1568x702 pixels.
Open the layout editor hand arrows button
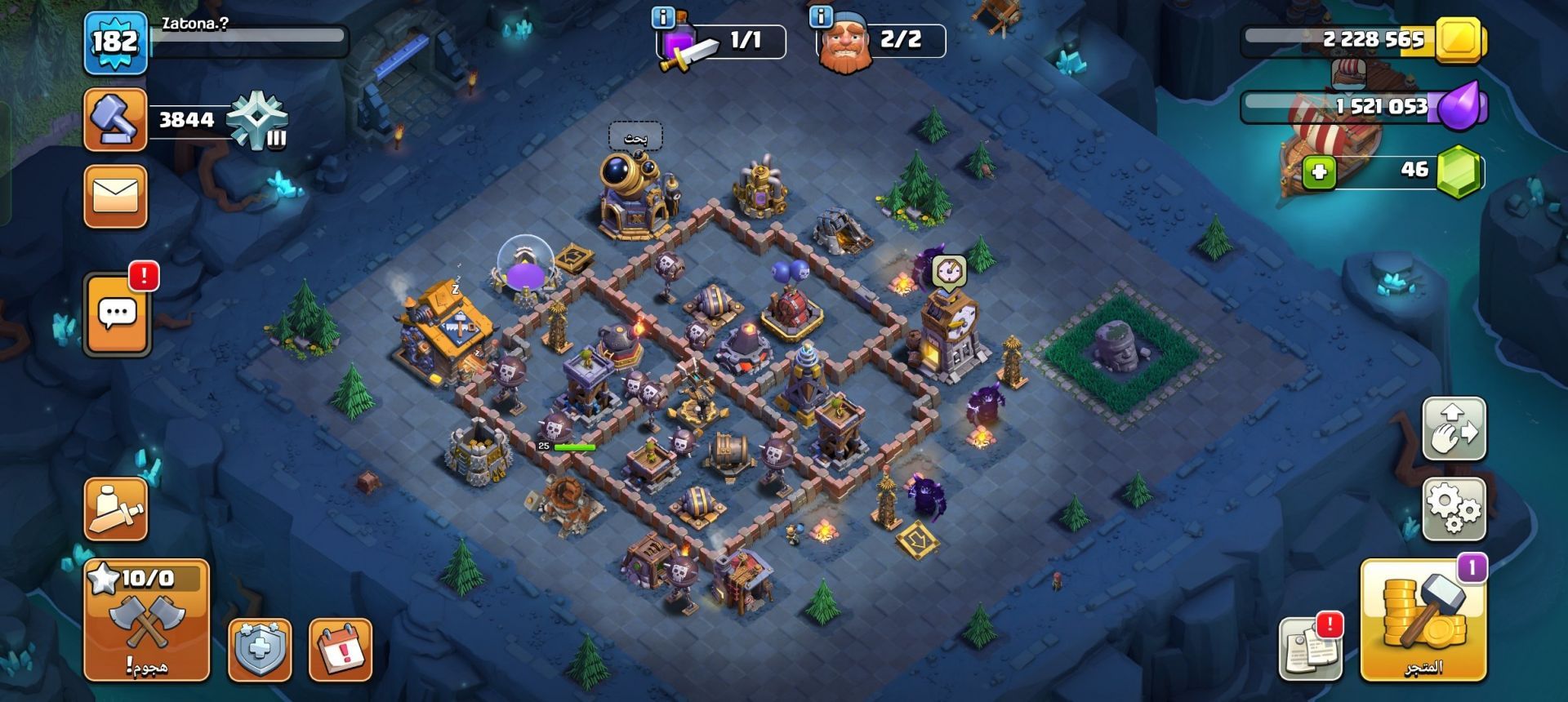(x=1454, y=429)
